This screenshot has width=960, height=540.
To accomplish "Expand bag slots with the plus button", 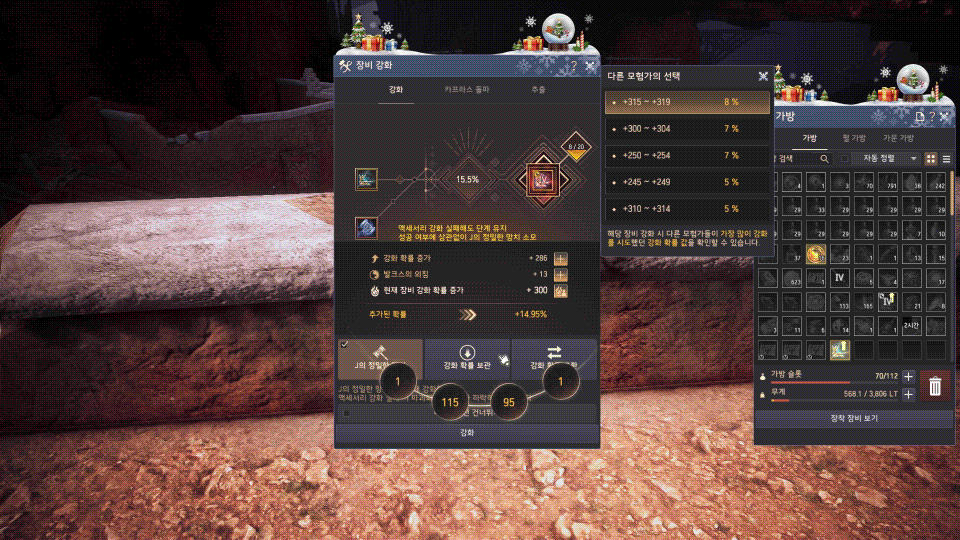I will tap(908, 377).
